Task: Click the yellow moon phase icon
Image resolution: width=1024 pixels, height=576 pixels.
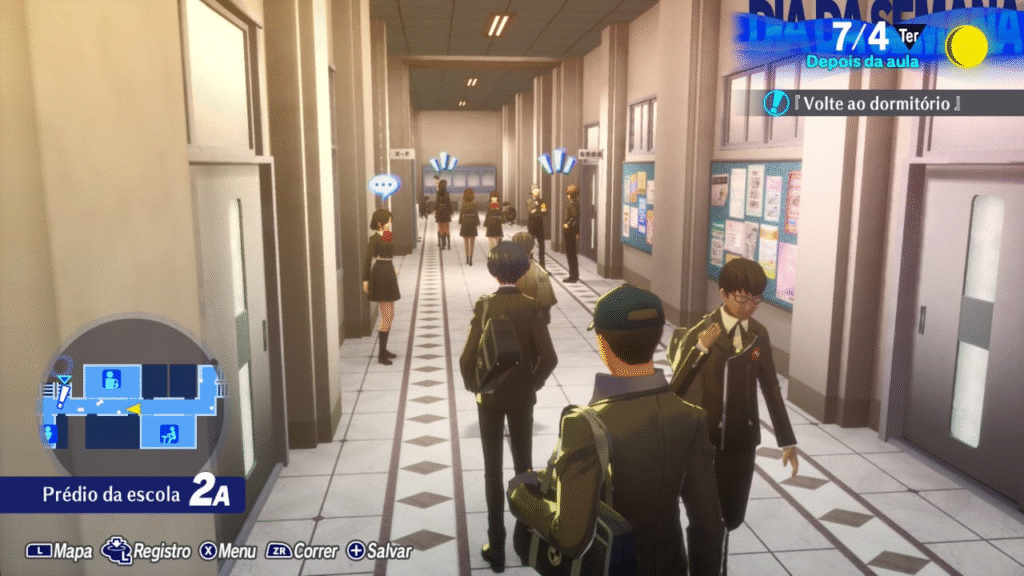Action: point(966,46)
